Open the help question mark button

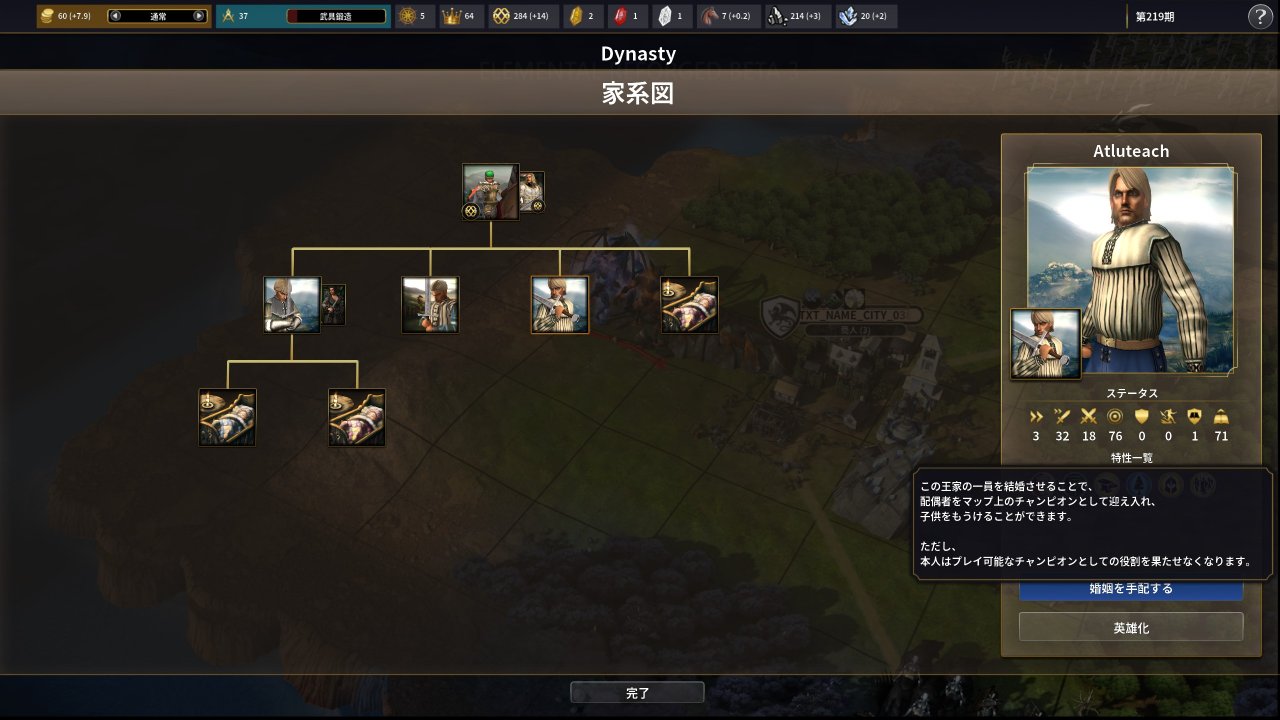point(1260,16)
